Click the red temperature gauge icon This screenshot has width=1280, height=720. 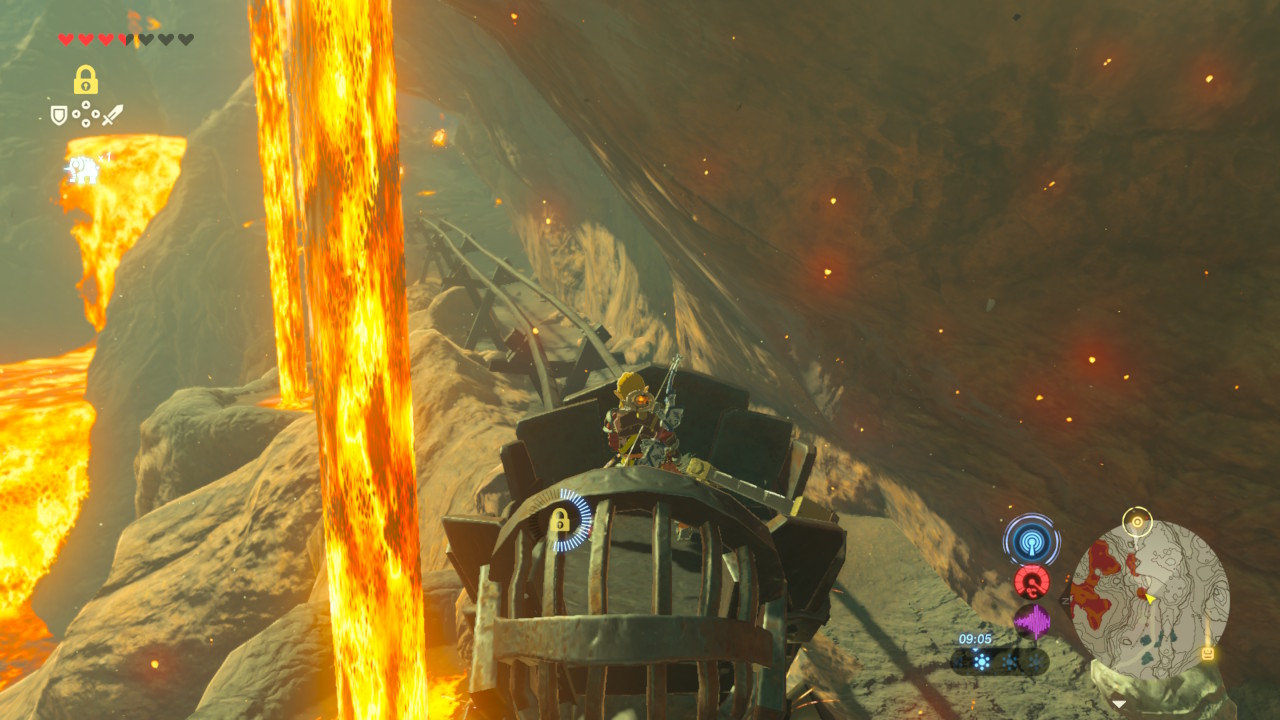(1031, 581)
